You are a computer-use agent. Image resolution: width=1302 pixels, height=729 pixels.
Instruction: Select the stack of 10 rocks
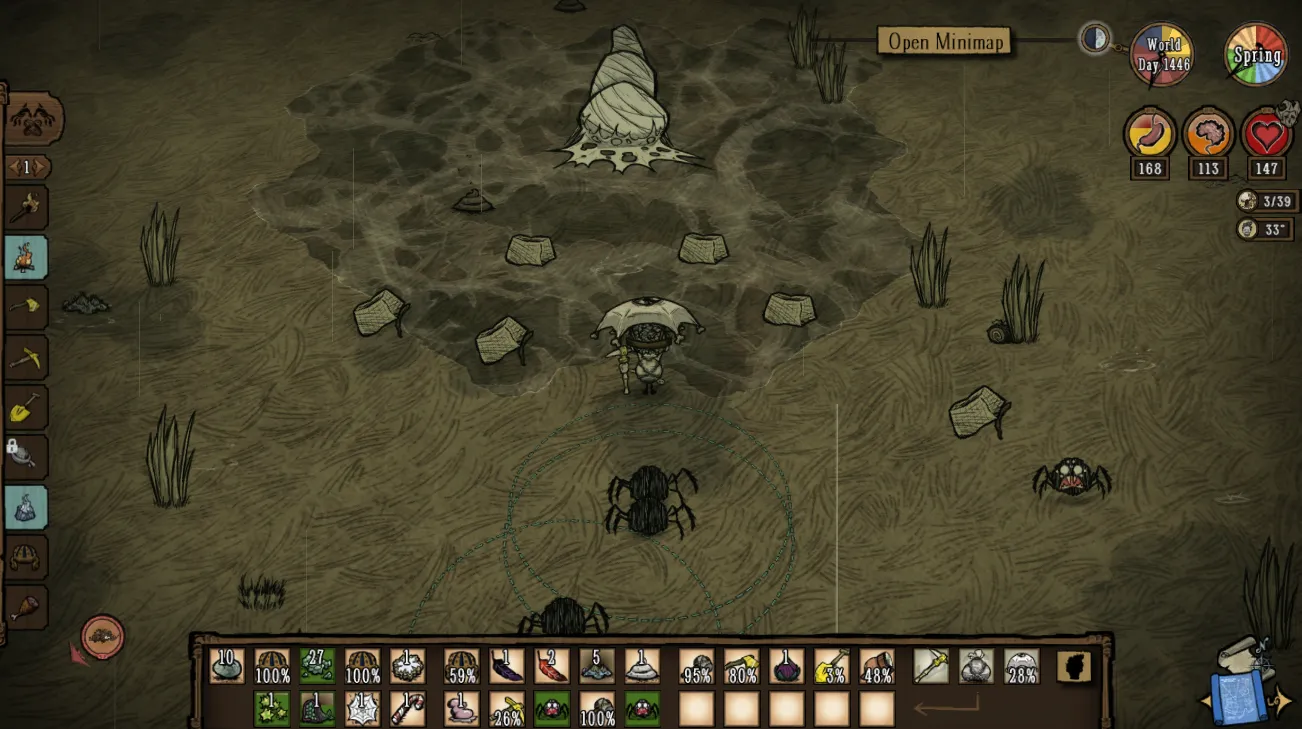227,666
